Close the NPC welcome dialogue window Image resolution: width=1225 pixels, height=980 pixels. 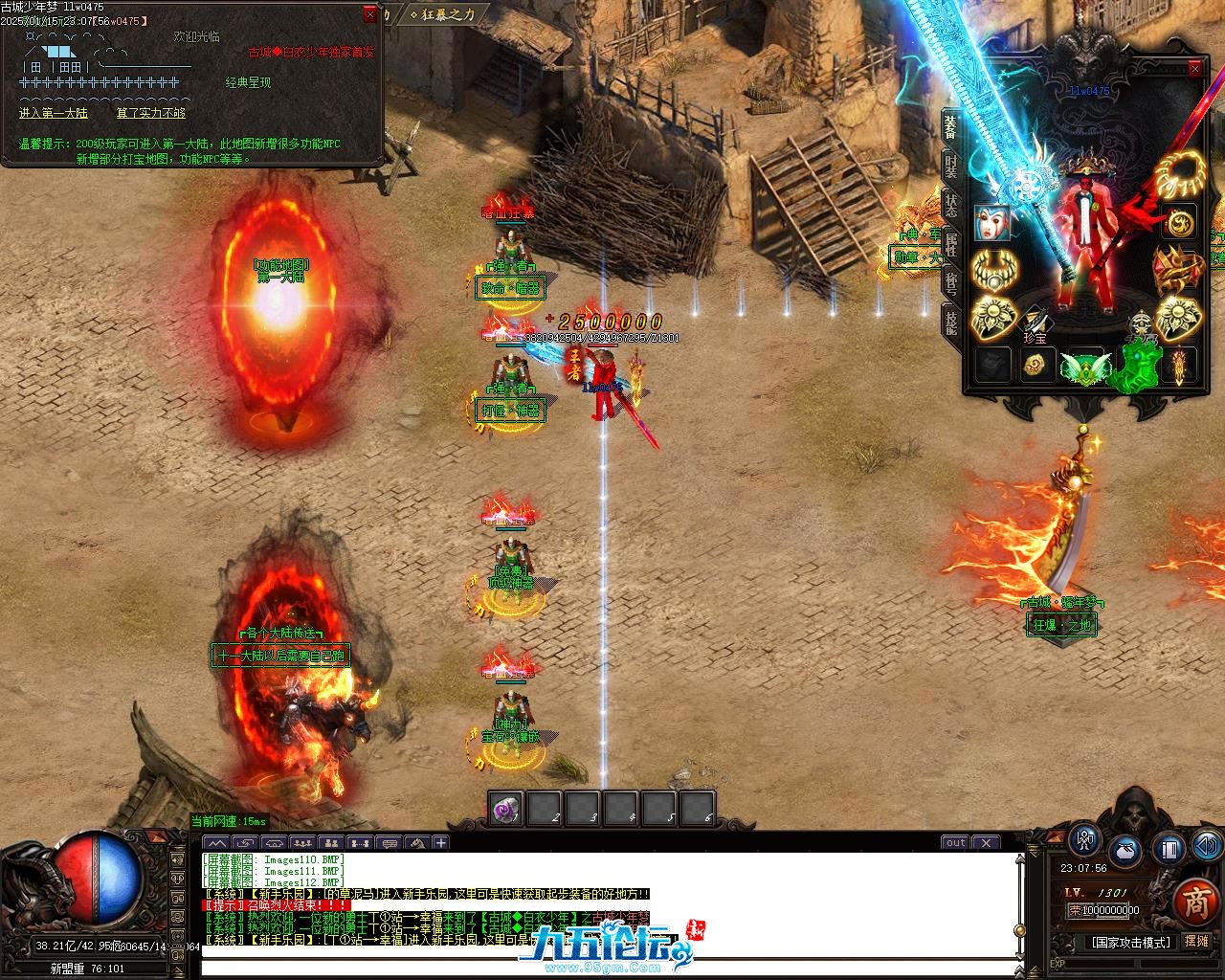[x=370, y=14]
